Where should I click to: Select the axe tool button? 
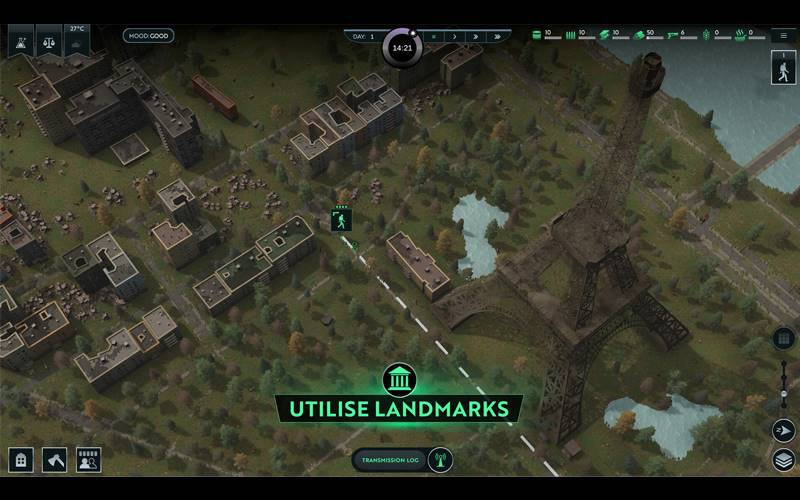54,460
